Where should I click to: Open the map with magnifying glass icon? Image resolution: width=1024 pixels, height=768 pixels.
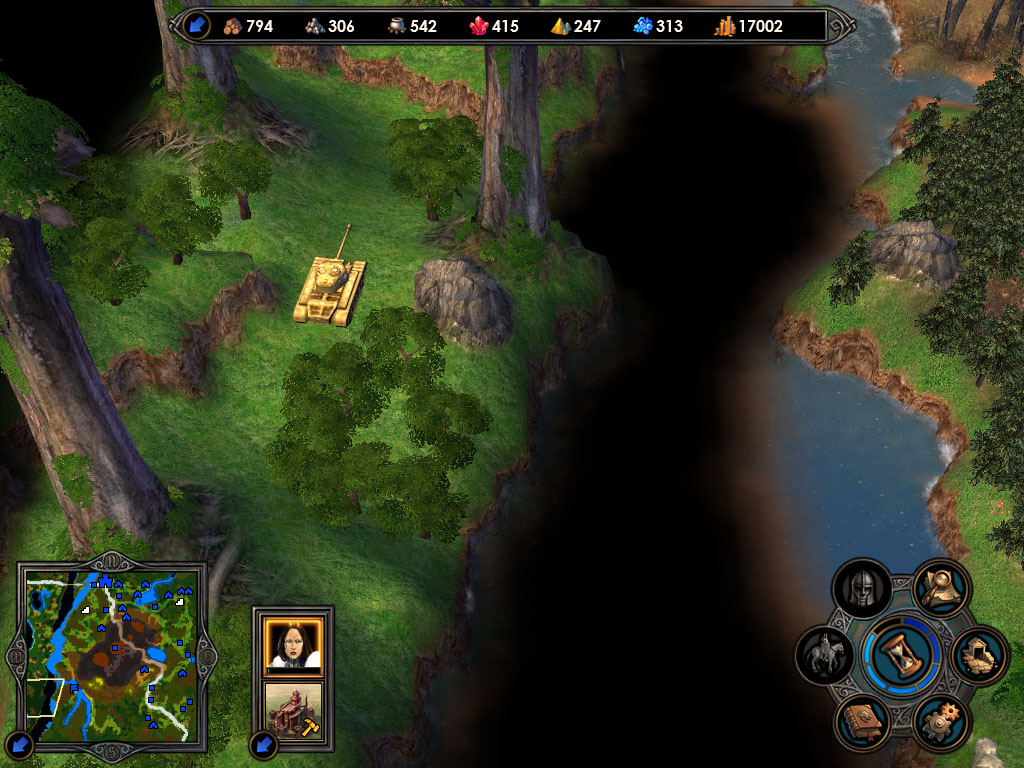pyautogui.click(x=941, y=589)
